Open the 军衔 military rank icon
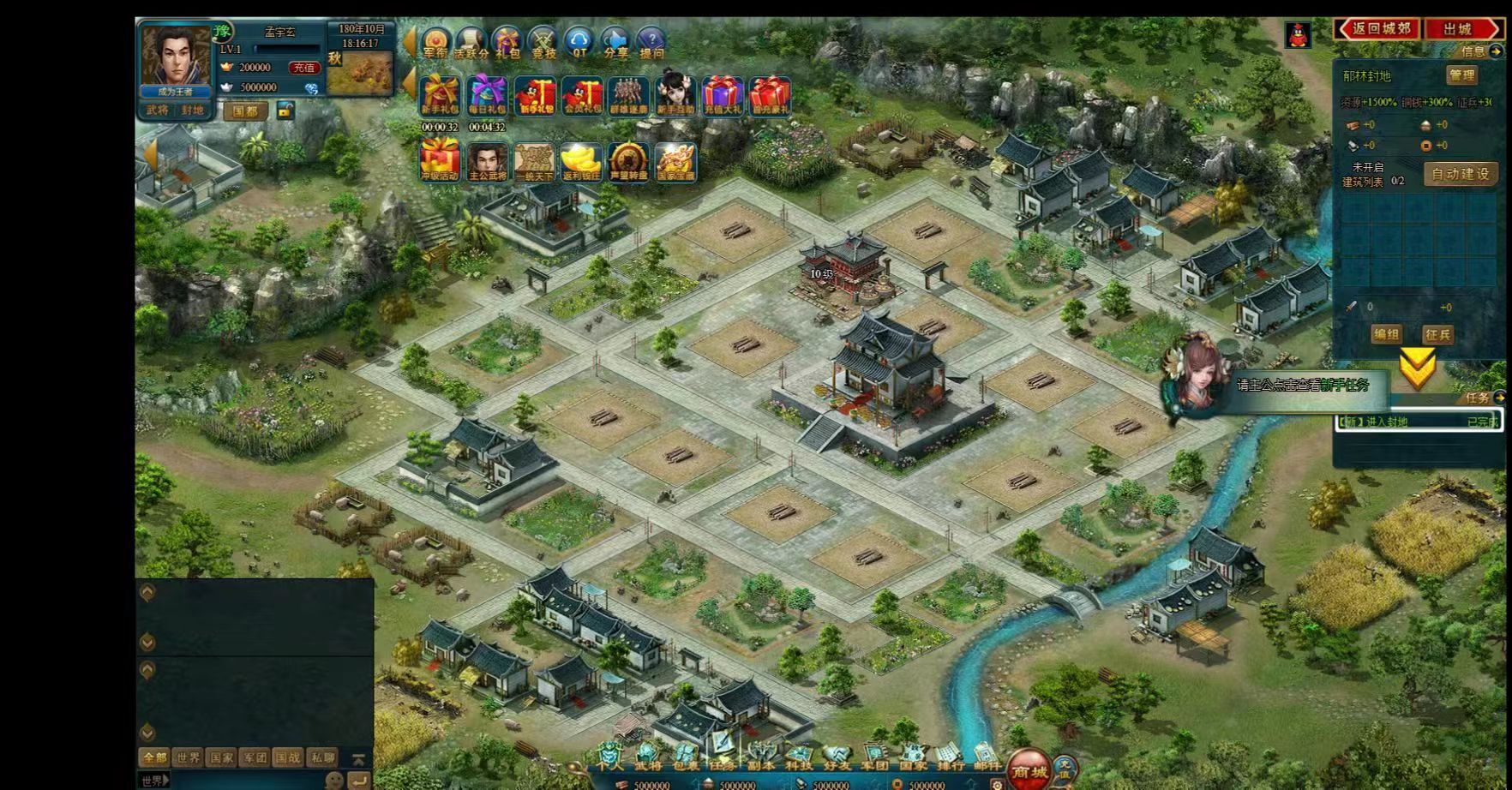The width and height of the screenshot is (1512, 790). (435, 43)
